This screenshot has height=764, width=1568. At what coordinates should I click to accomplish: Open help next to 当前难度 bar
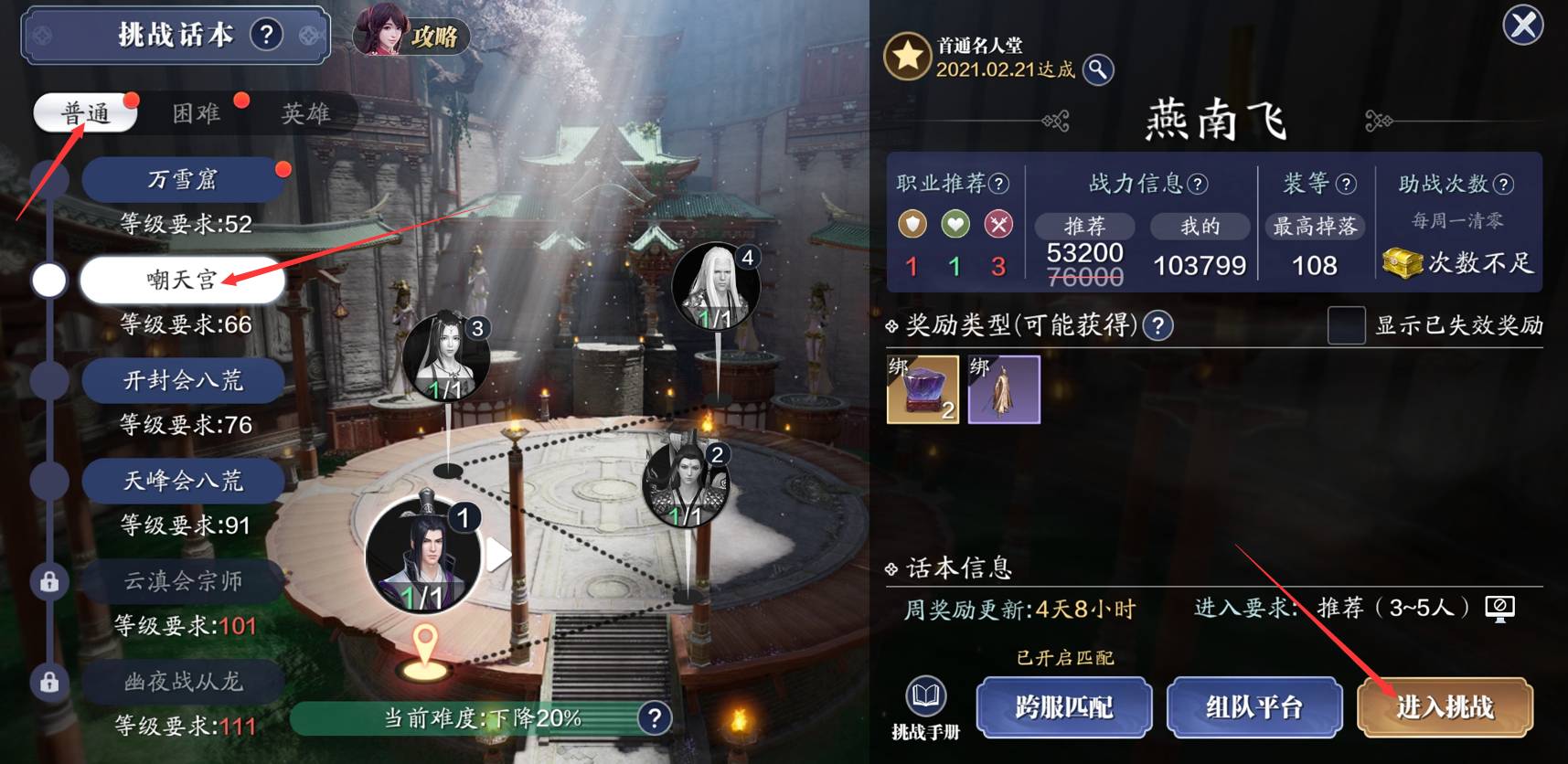[x=655, y=718]
